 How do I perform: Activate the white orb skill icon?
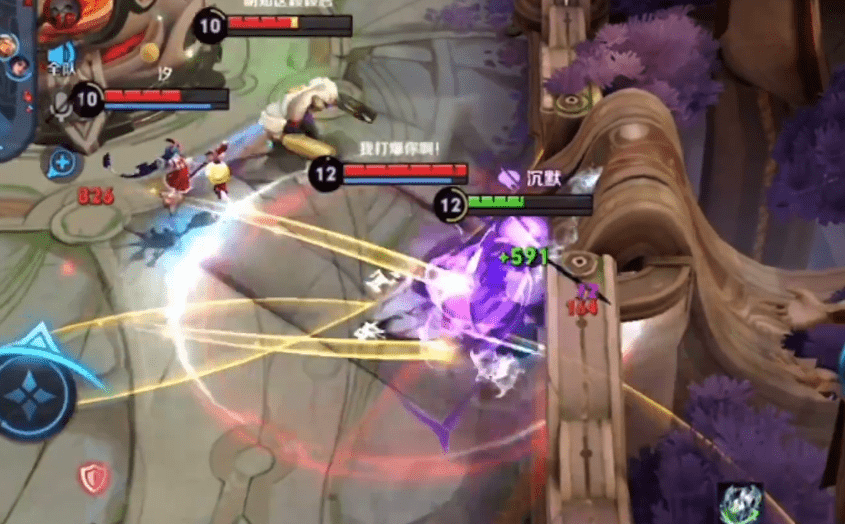pos(740,502)
